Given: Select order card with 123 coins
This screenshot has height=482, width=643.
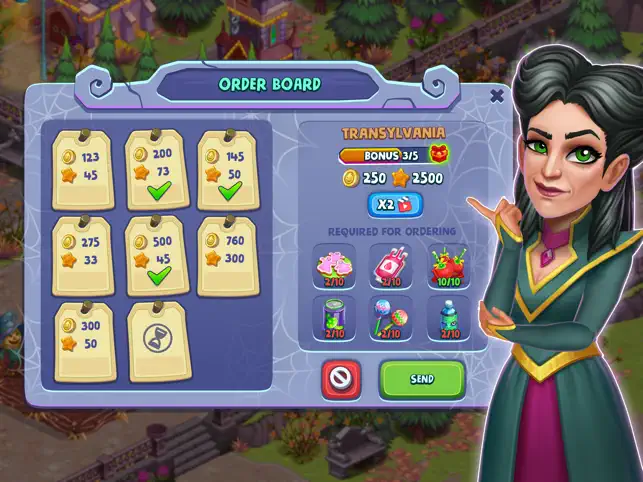Looking at the screenshot, I should click(84, 167).
